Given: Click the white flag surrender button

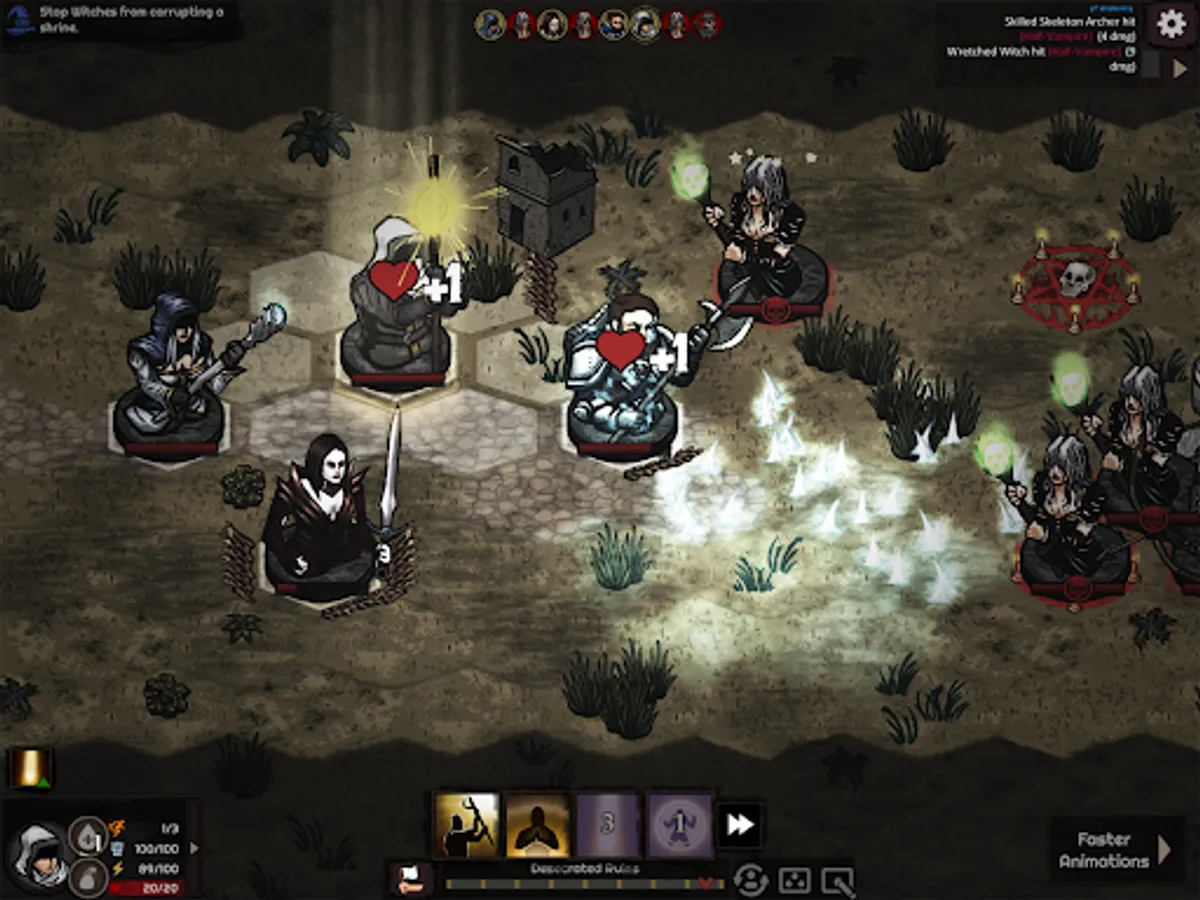Looking at the screenshot, I should (x=411, y=879).
